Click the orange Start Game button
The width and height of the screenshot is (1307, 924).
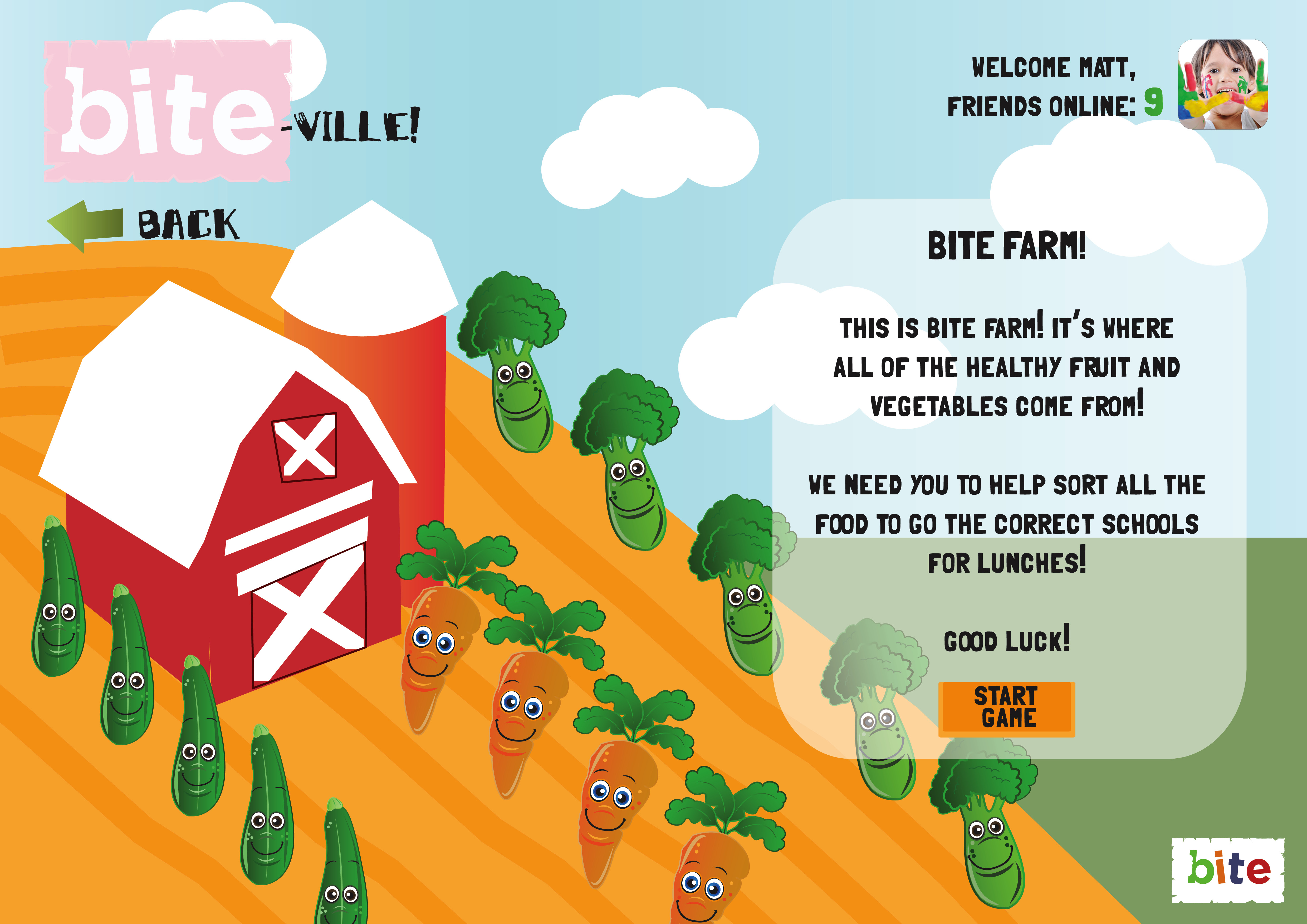pyautogui.click(x=1006, y=708)
